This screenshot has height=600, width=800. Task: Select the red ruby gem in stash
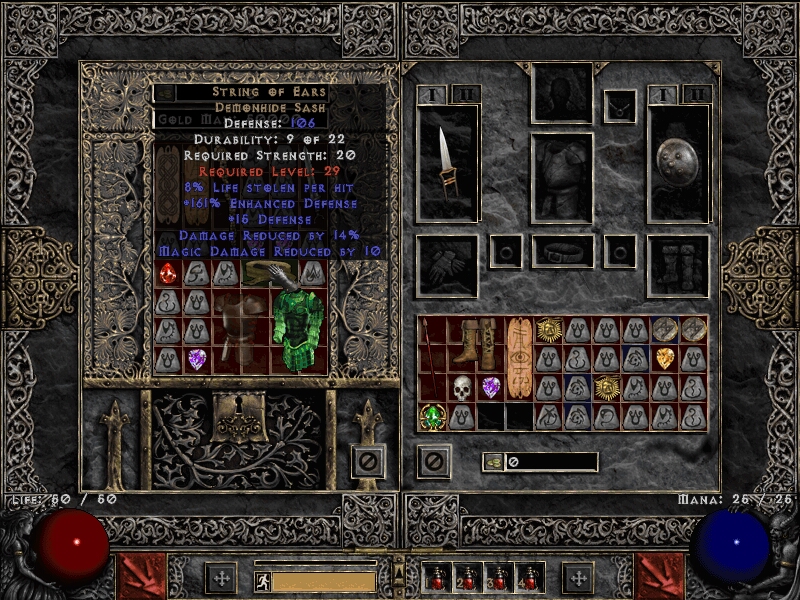click(167, 272)
